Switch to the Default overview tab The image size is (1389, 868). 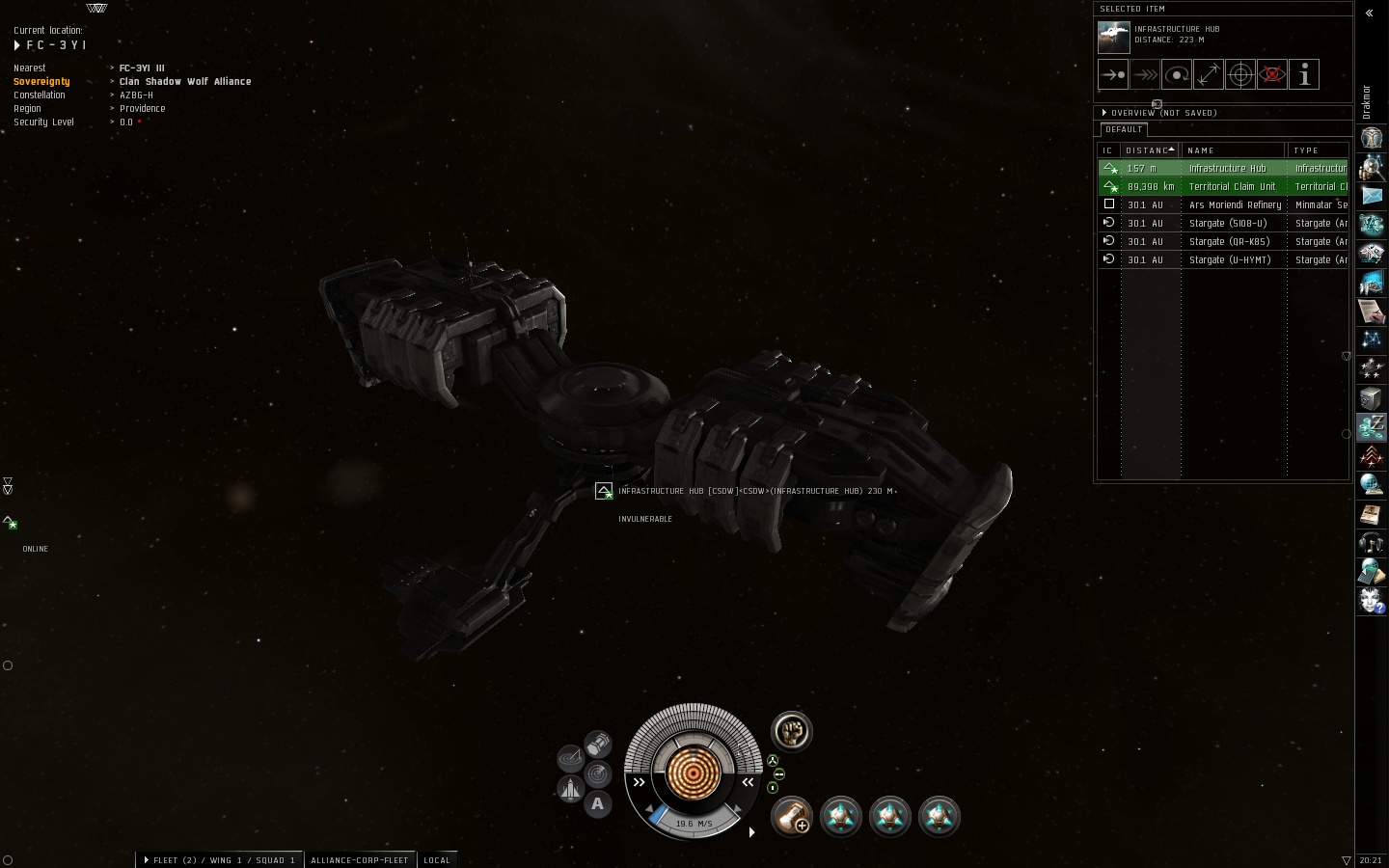pyautogui.click(x=1124, y=129)
